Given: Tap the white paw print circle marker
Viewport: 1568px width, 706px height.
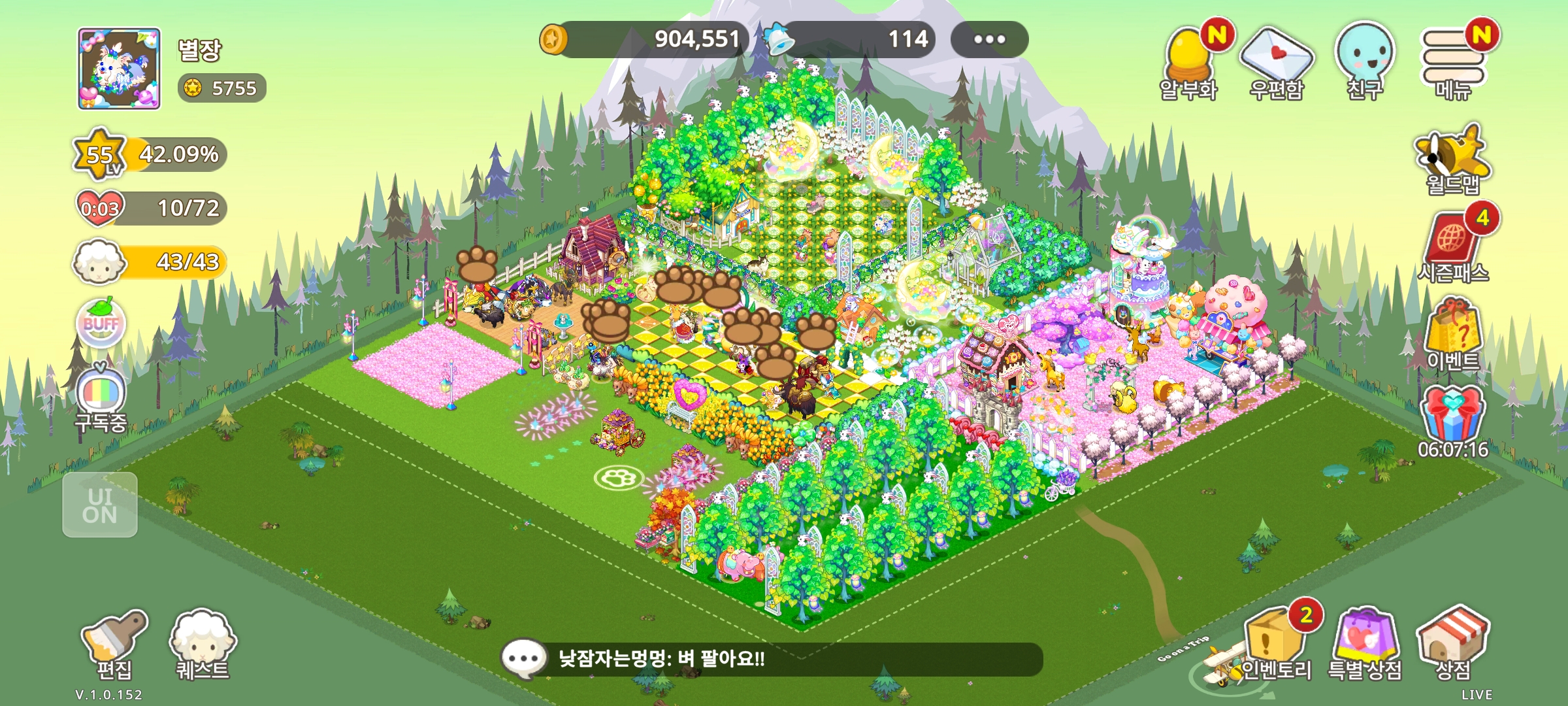Looking at the screenshot, I should click(618, 478).
